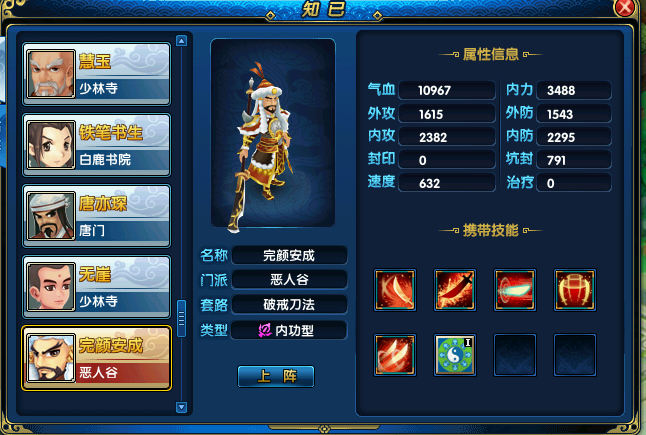Image resolution: width=646 pixels, height=435 pixels.
Task: Close the 知己 window
Action: coord(625,8)
